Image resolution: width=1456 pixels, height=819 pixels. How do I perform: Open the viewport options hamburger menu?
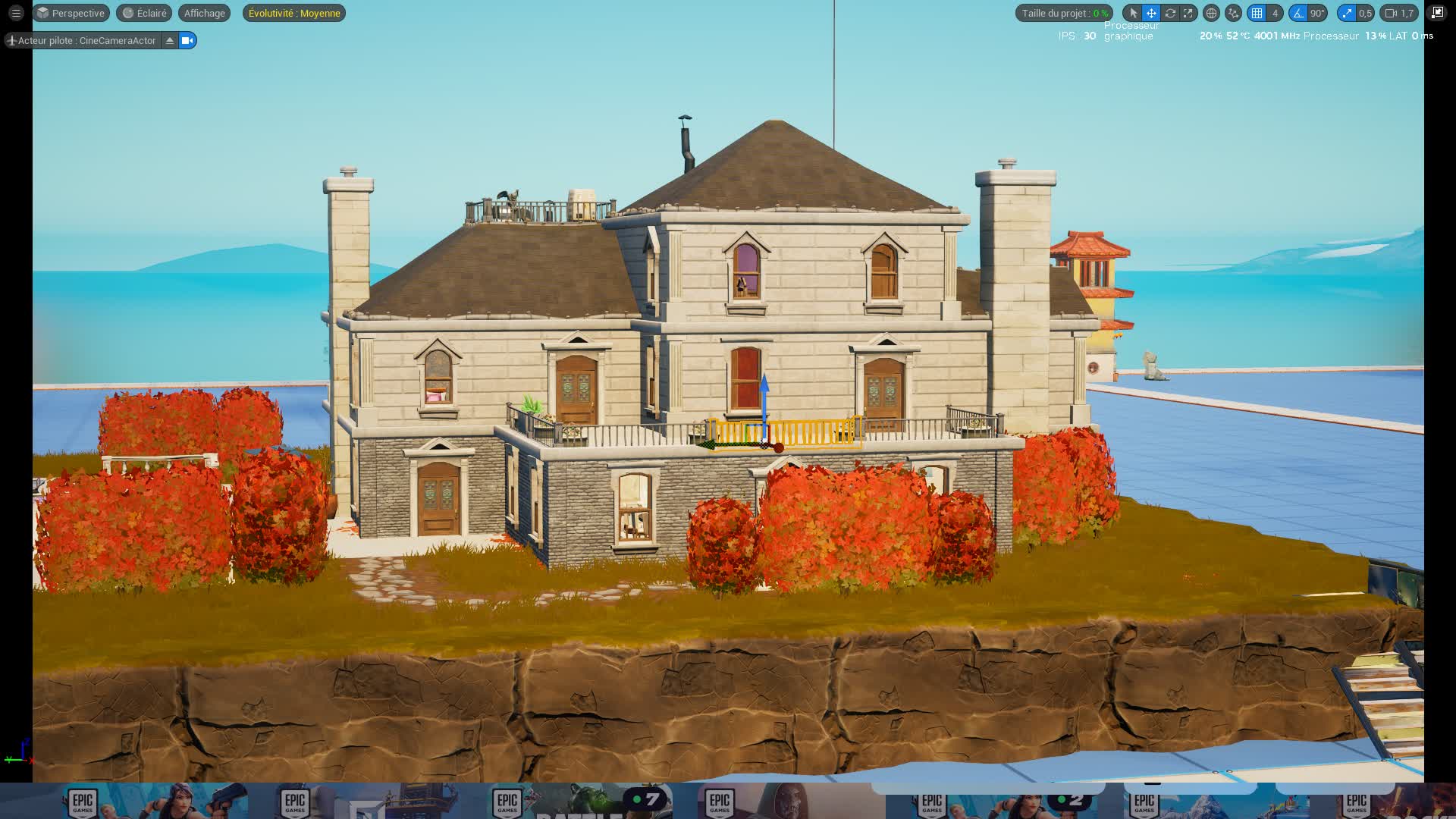click(16, 13)
